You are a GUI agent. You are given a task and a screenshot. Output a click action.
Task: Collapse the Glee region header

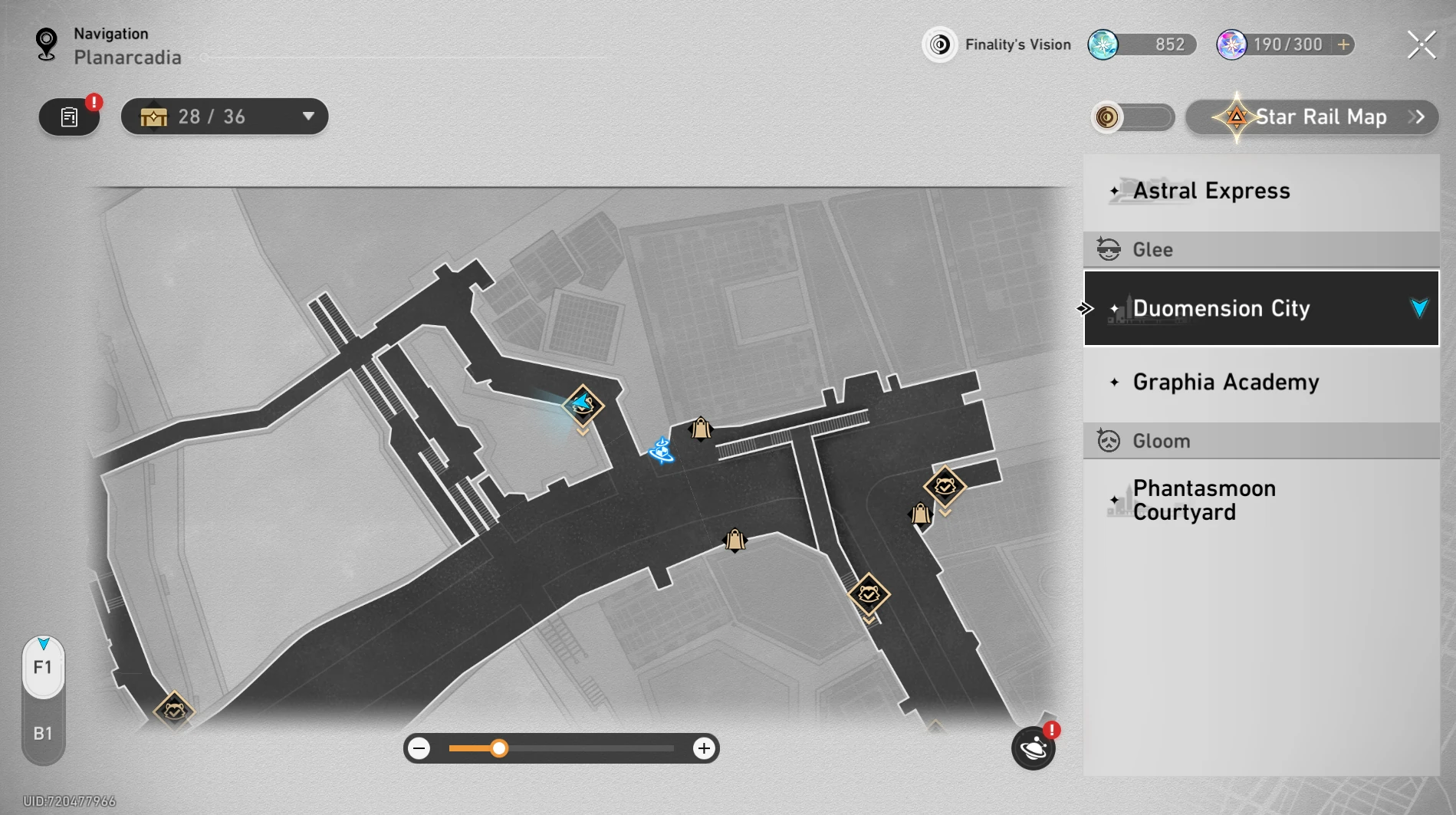[x=1260, y=250]
